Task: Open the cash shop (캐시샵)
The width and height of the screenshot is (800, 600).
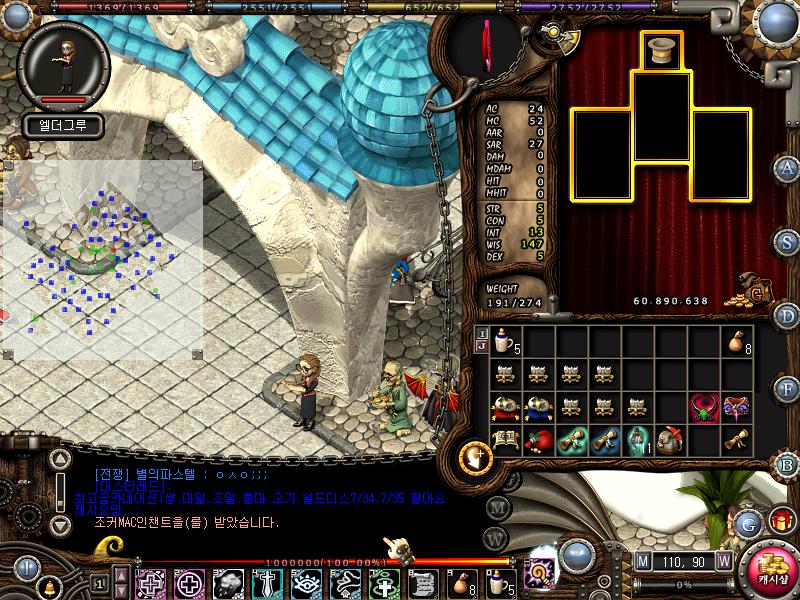Action: click(x=772, y=575)
